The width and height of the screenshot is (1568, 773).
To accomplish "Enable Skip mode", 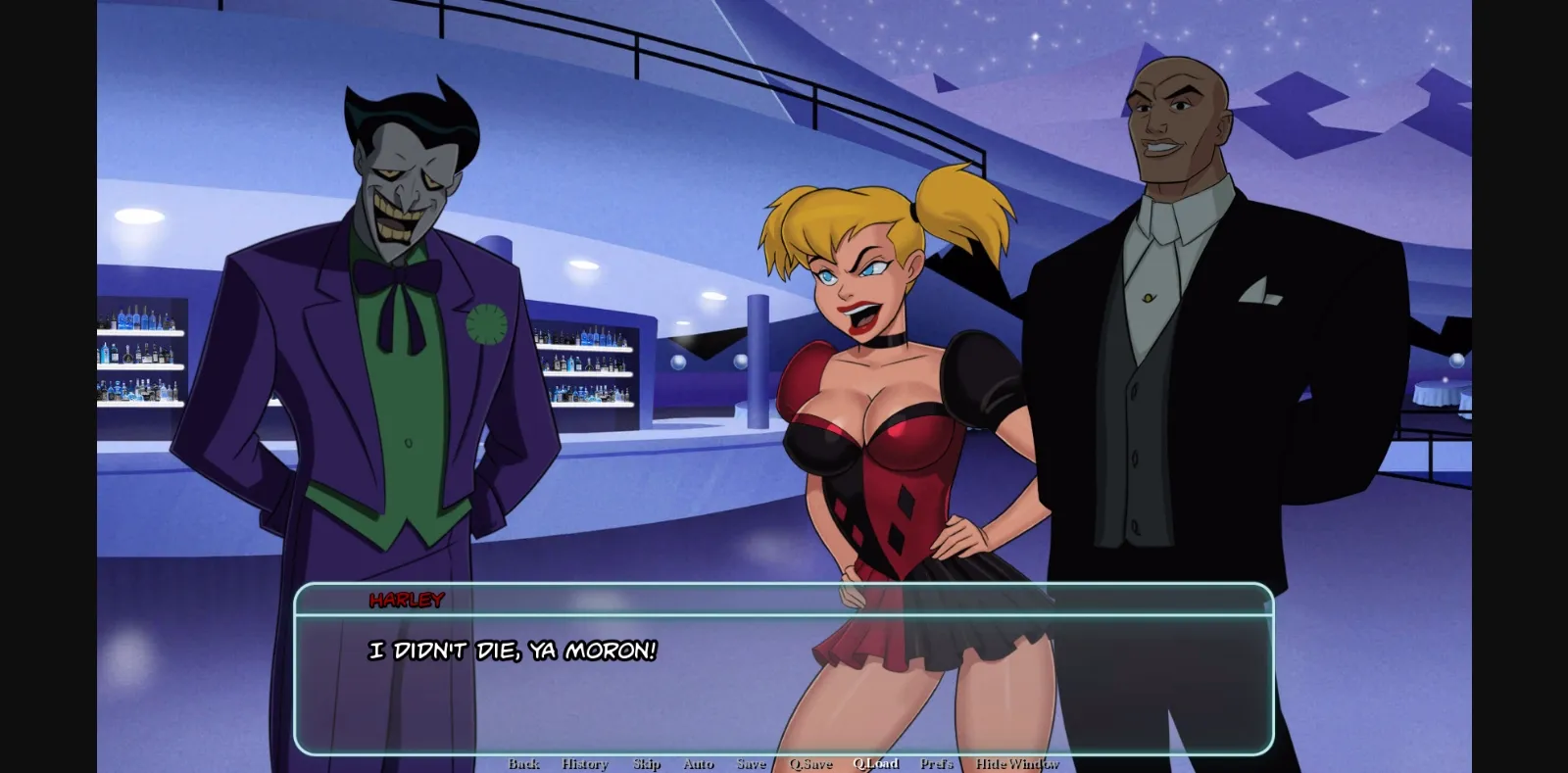I will tap(646, 763).
